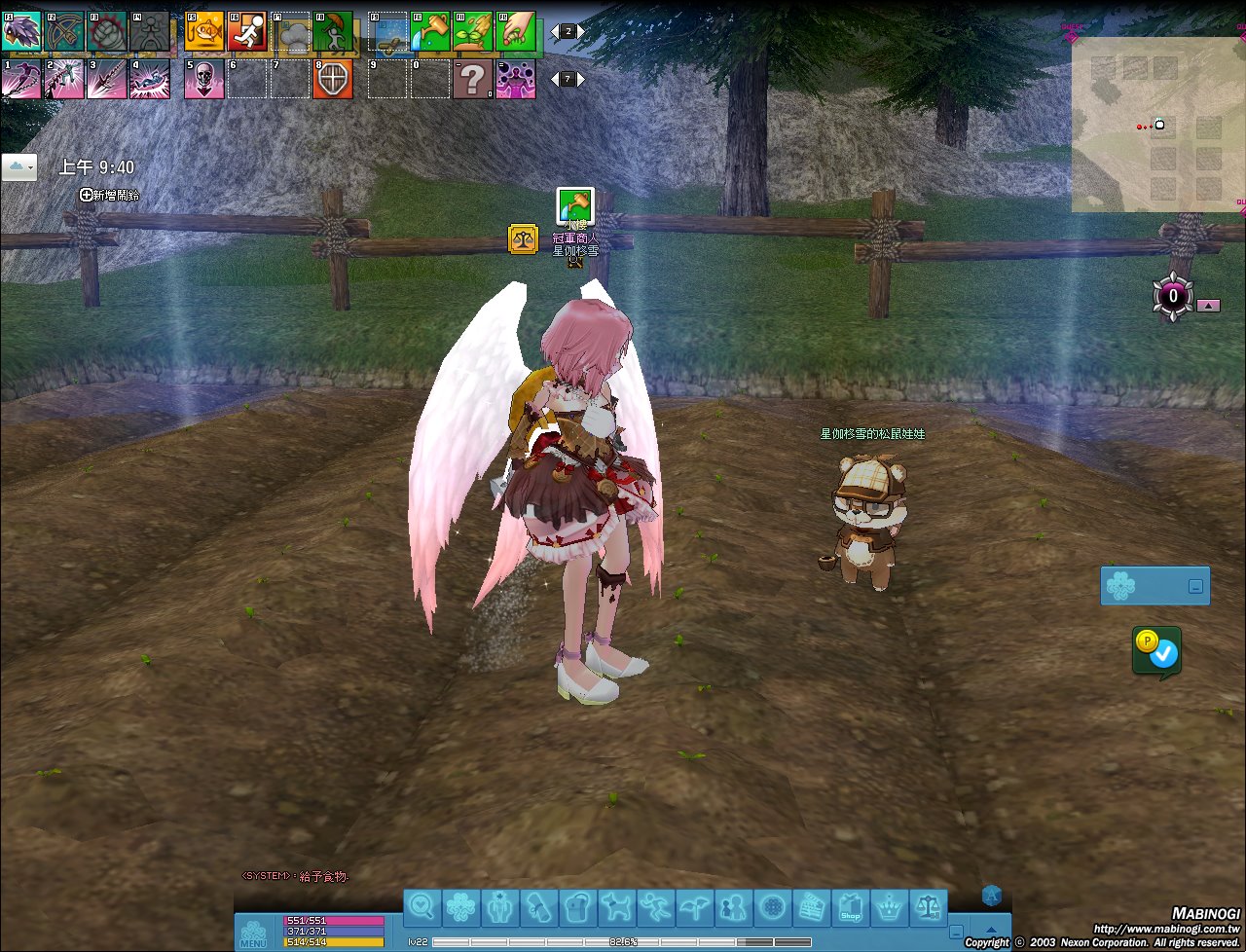
Task: Use the running man skill icon
Action: (x=247, y=31)
